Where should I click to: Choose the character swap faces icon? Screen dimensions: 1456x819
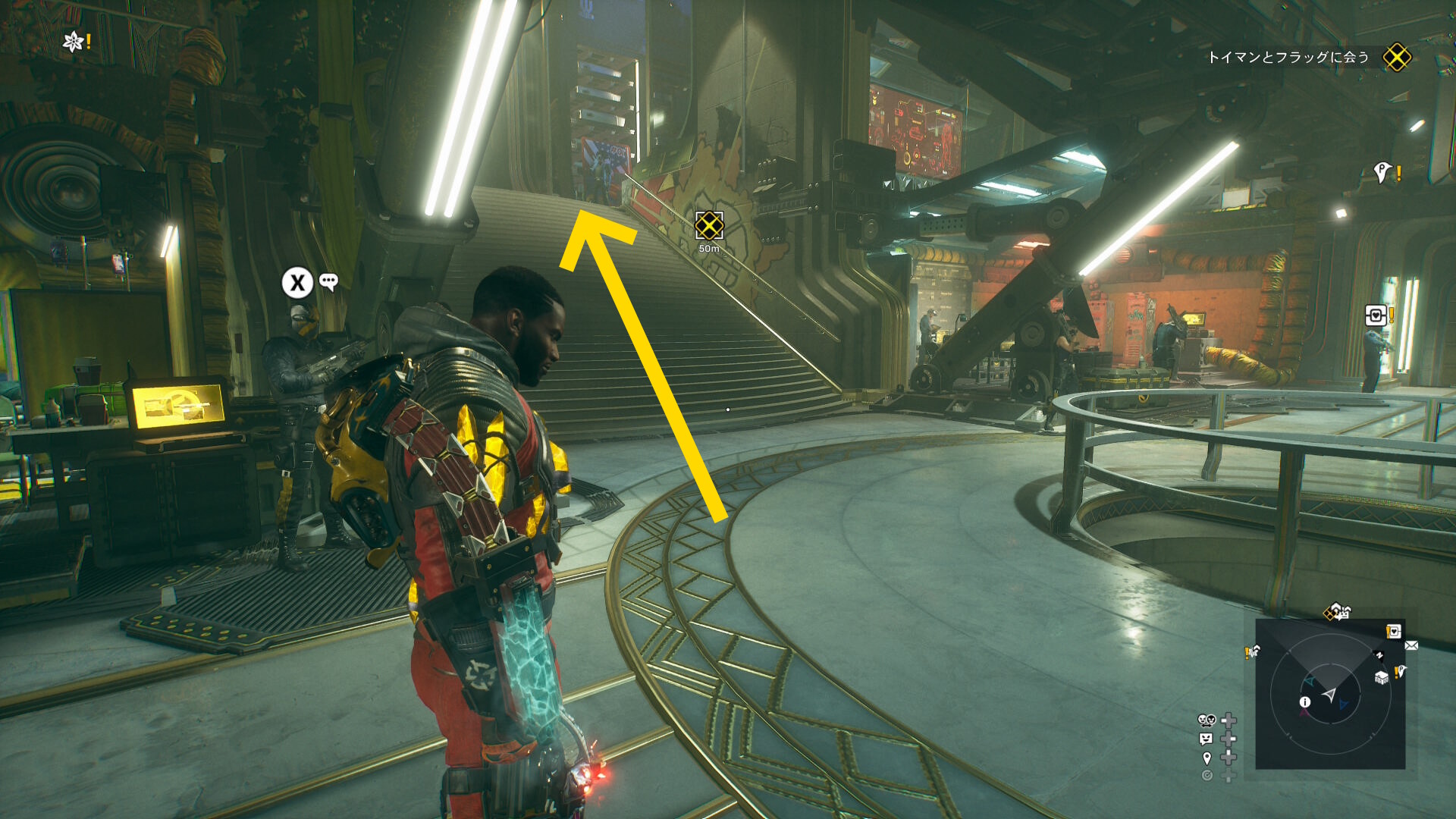[x=1206, y=720]
